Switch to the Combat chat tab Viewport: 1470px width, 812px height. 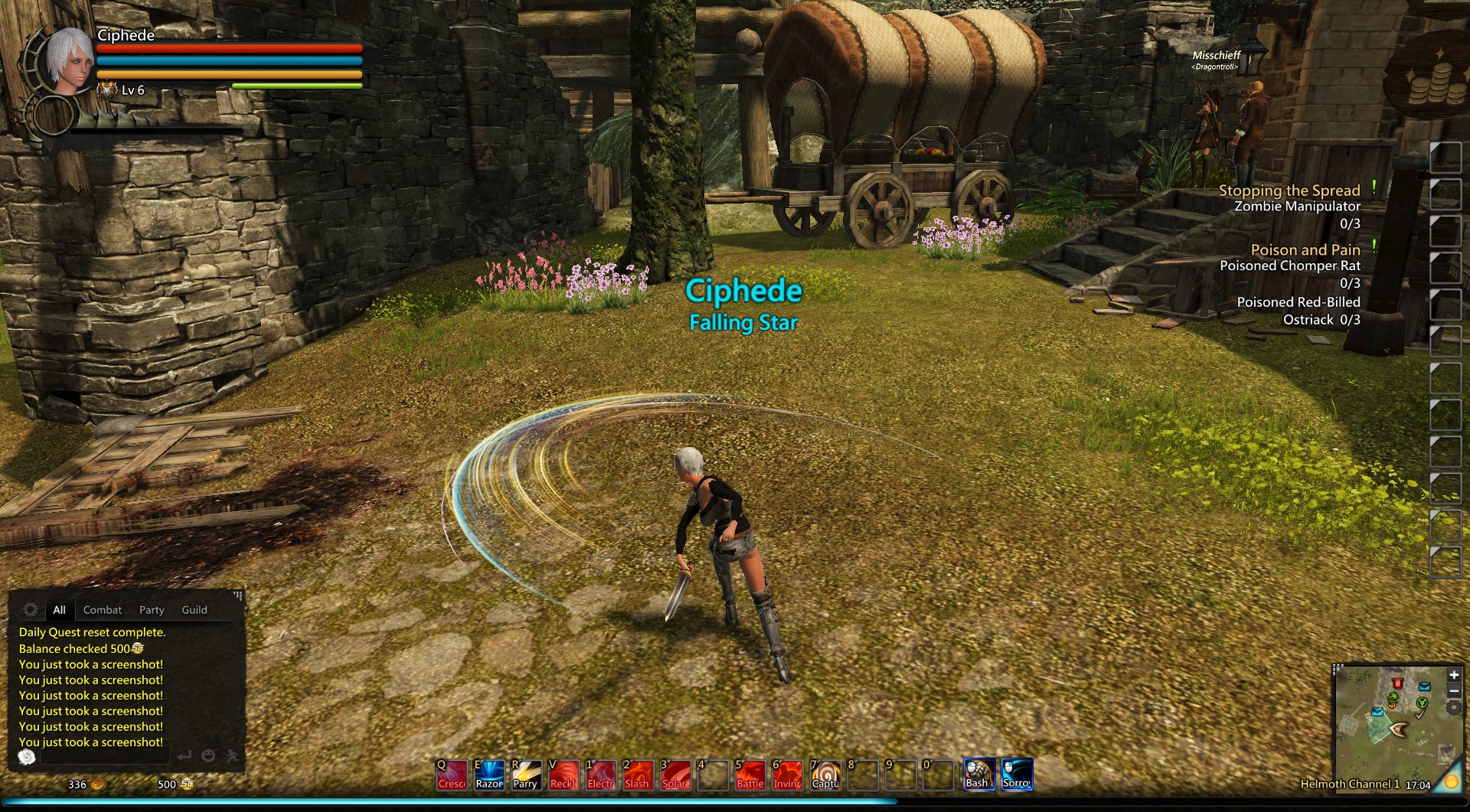pos(103,610)
